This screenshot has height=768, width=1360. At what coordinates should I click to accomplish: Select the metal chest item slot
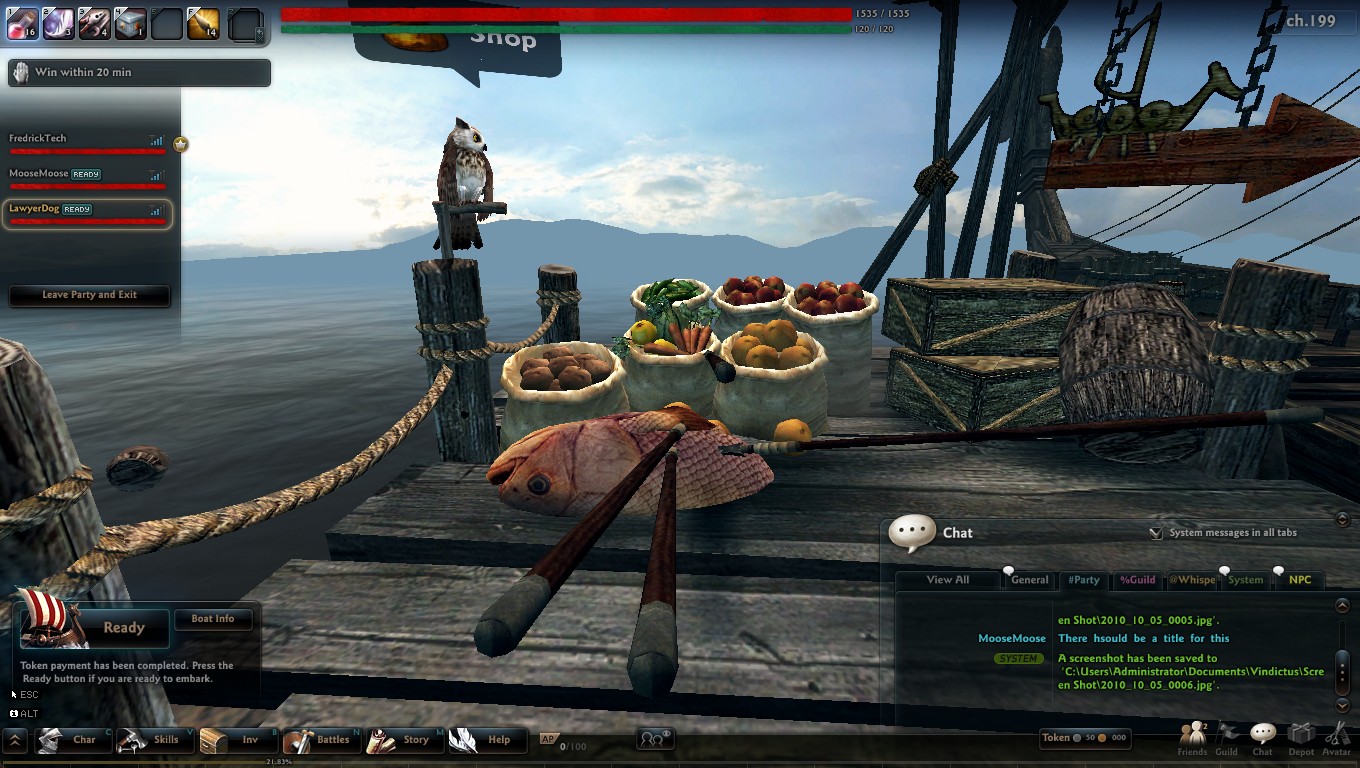tap(131, 23)
